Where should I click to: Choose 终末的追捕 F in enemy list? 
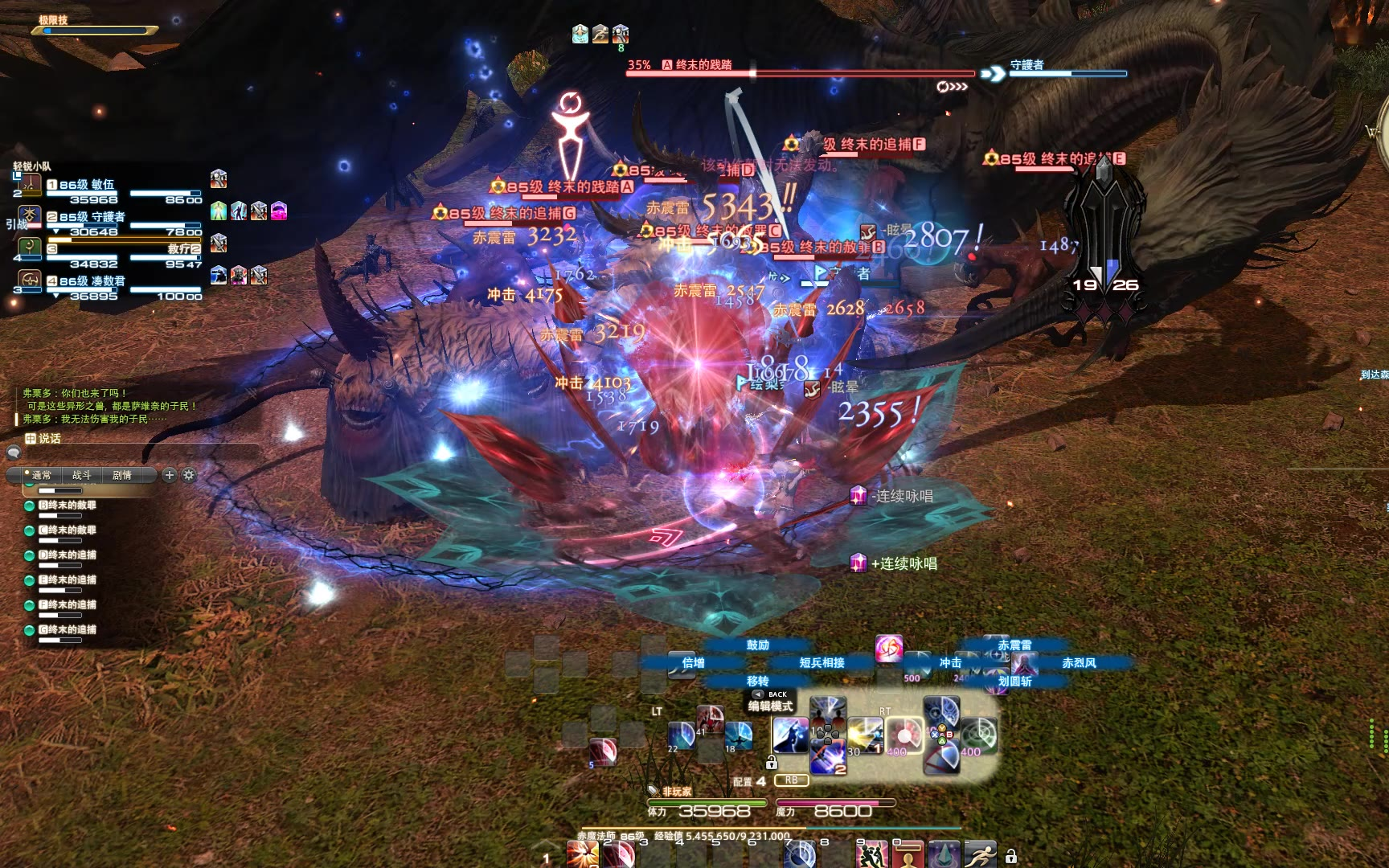(x=68, y=604)
